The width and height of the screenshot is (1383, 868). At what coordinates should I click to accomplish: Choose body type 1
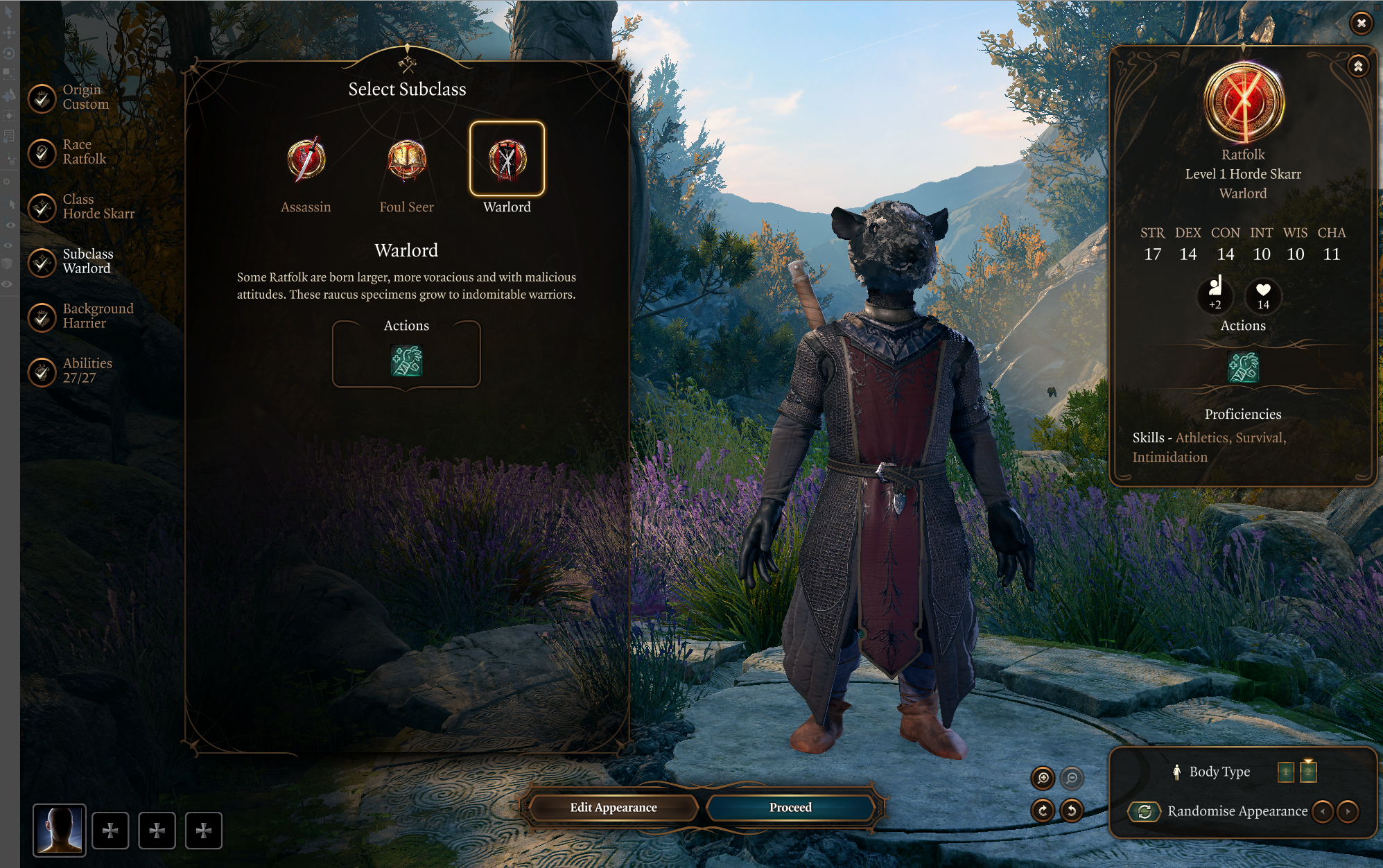(x=1285, y=772)
